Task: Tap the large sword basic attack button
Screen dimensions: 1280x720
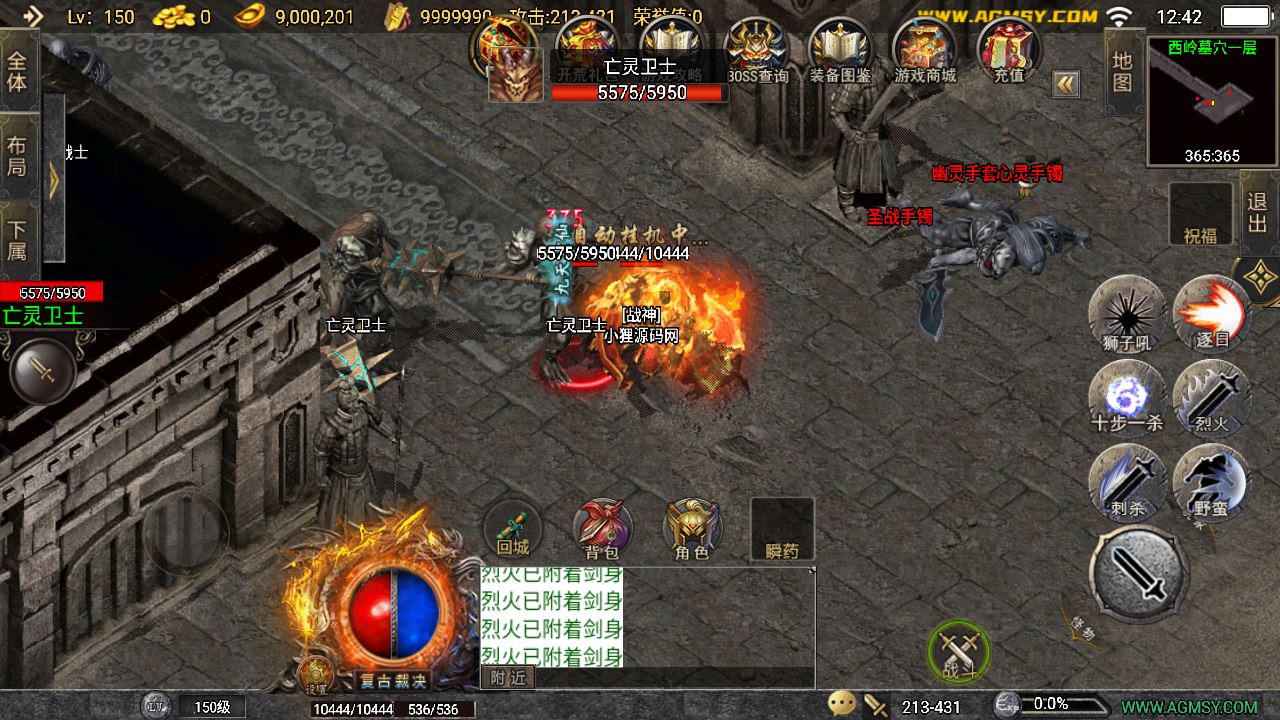Action: (1139, 574)
